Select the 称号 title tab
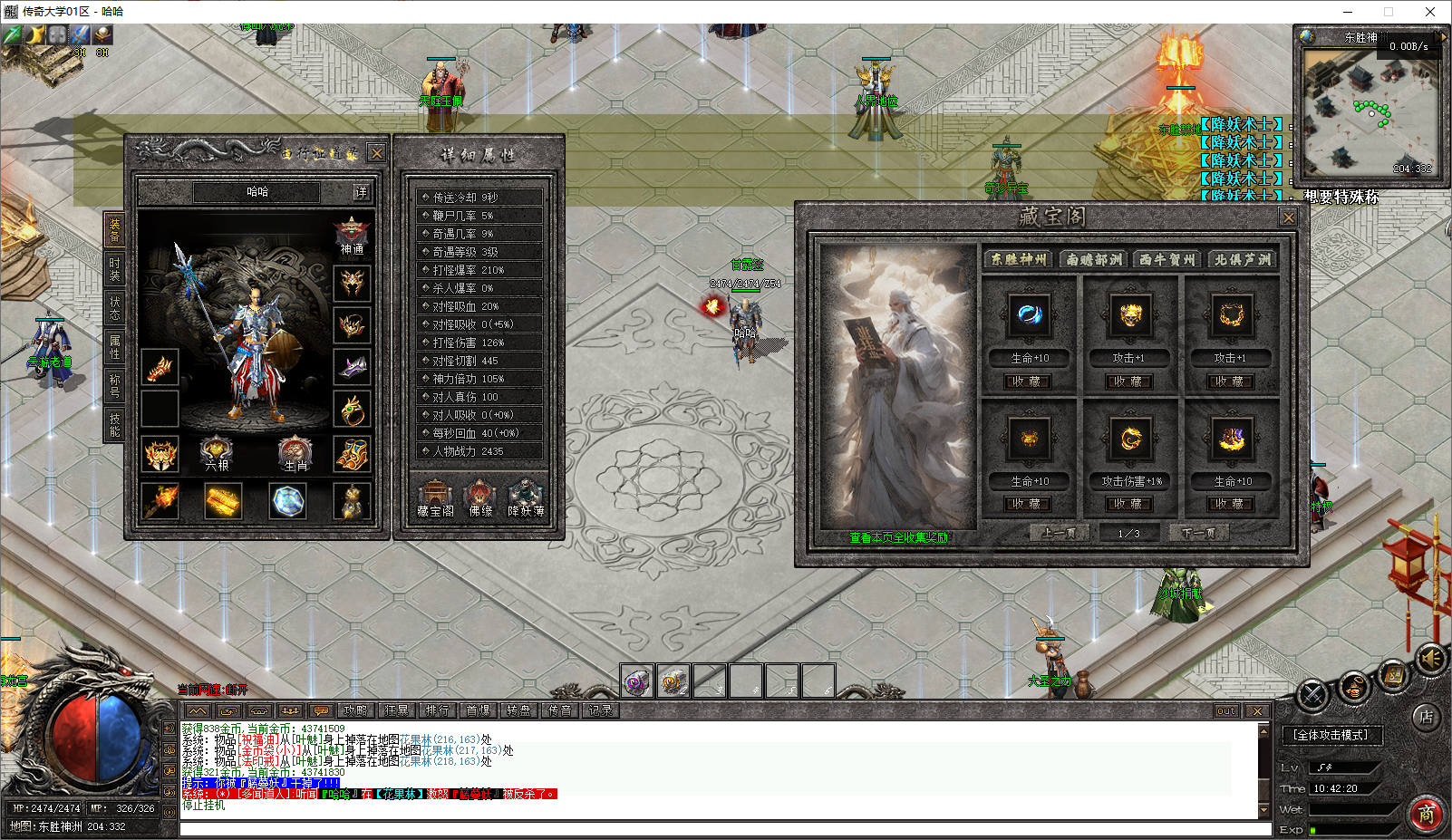 pos(114,385)
